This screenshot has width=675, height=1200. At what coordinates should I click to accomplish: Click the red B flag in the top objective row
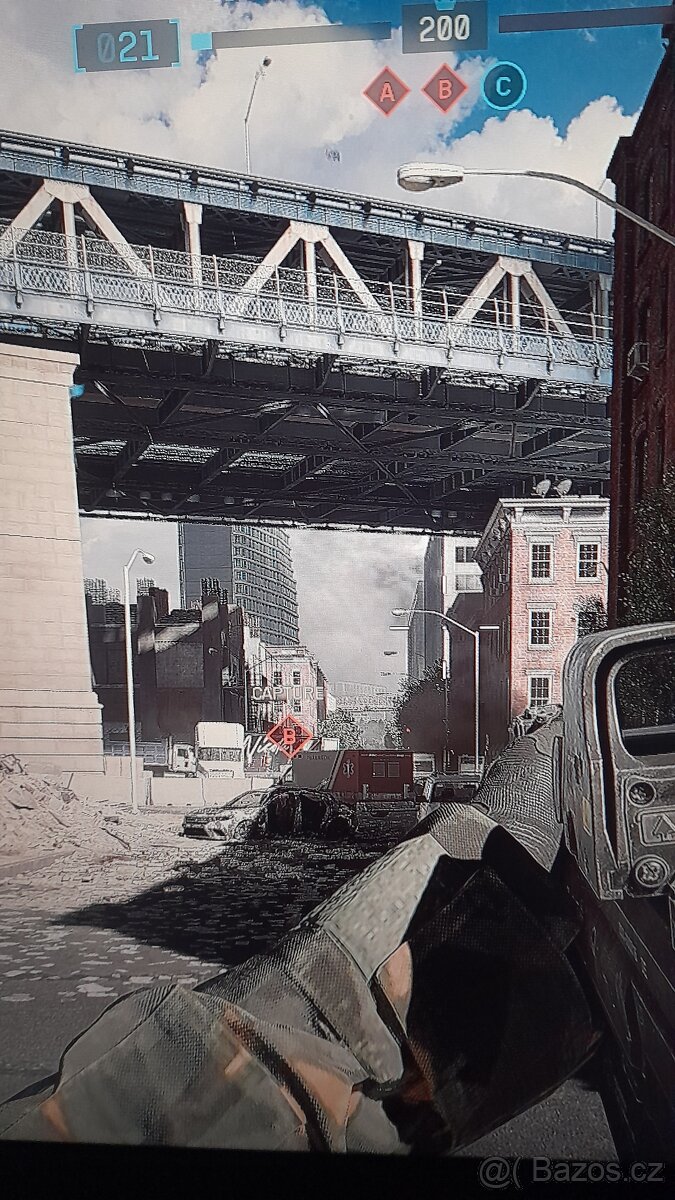445,90
